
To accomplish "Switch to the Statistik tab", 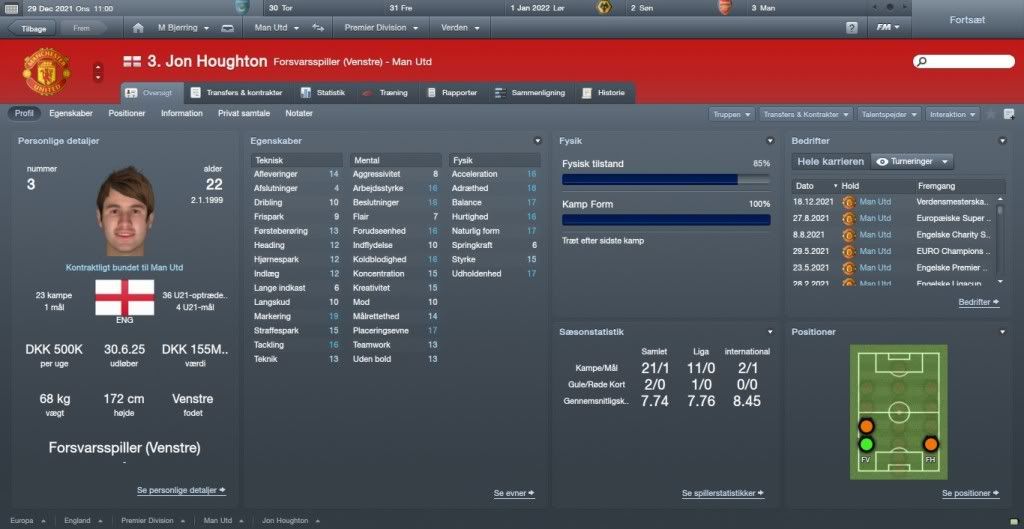I will pos(324,93).
